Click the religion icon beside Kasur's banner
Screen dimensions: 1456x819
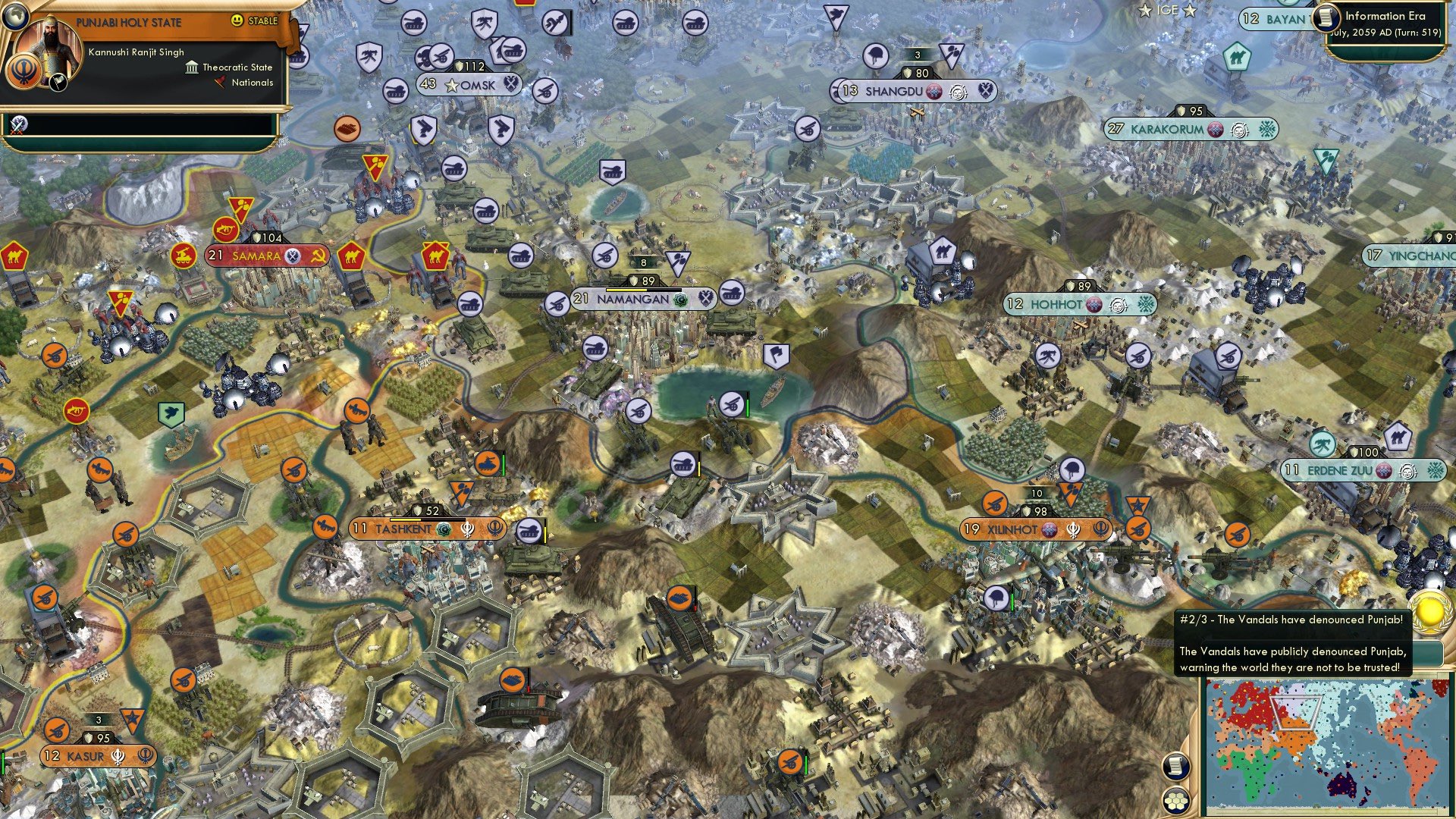(x=118, y=756)
